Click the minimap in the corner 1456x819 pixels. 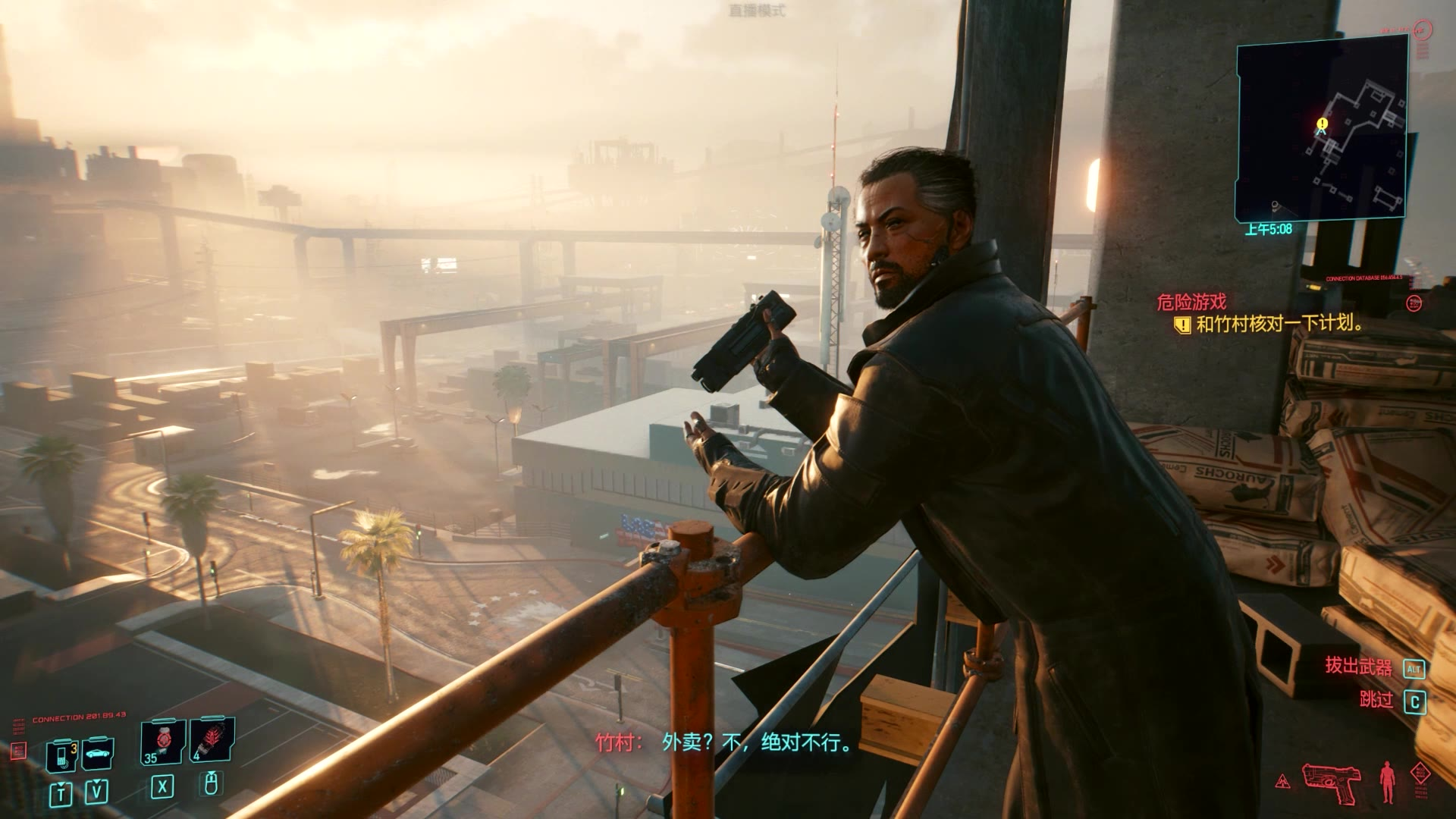[x=1322, y=129]
